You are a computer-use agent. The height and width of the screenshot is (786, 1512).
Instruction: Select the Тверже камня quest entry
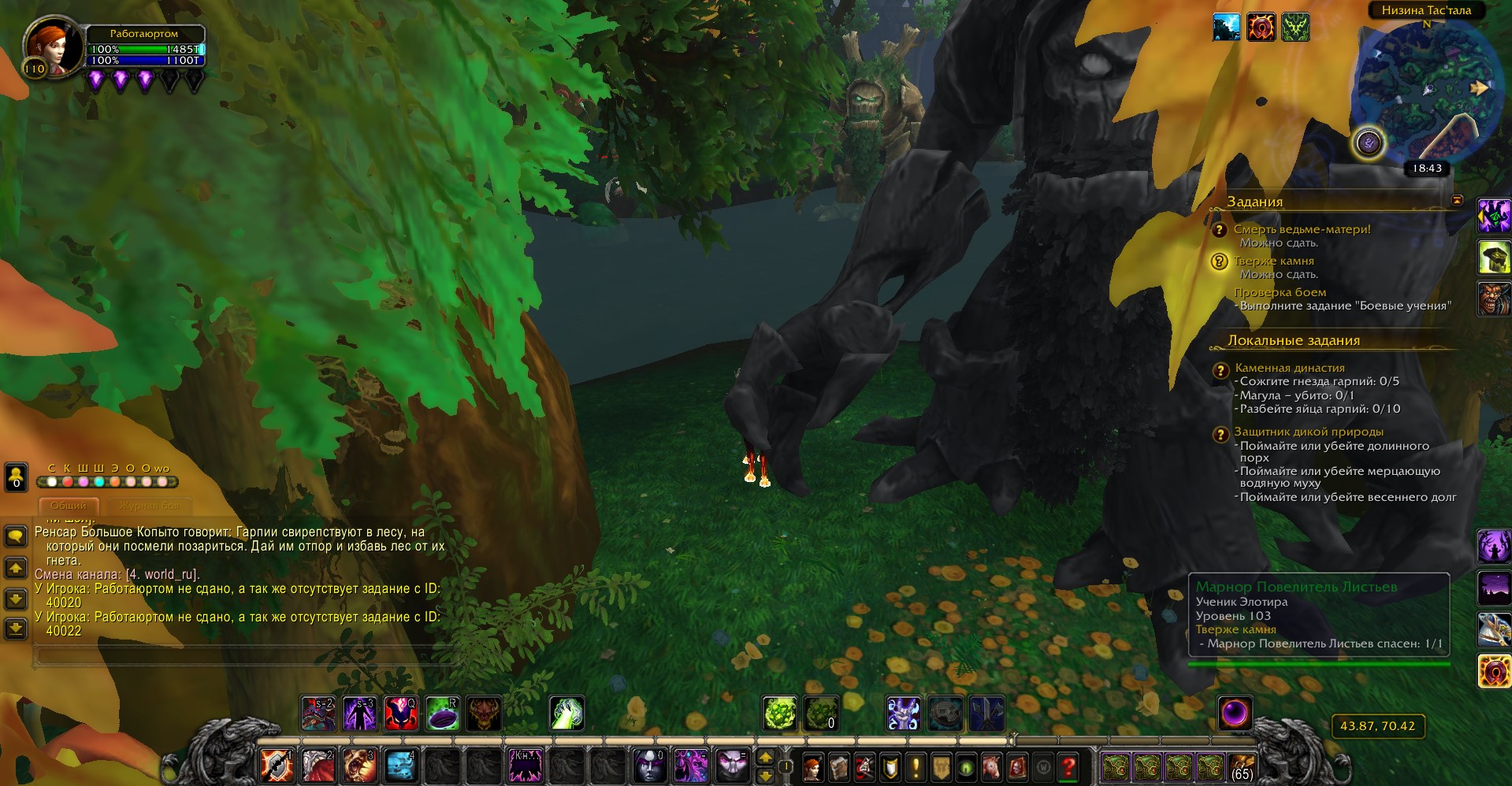pyautogui.click(x=1273, y=261)
